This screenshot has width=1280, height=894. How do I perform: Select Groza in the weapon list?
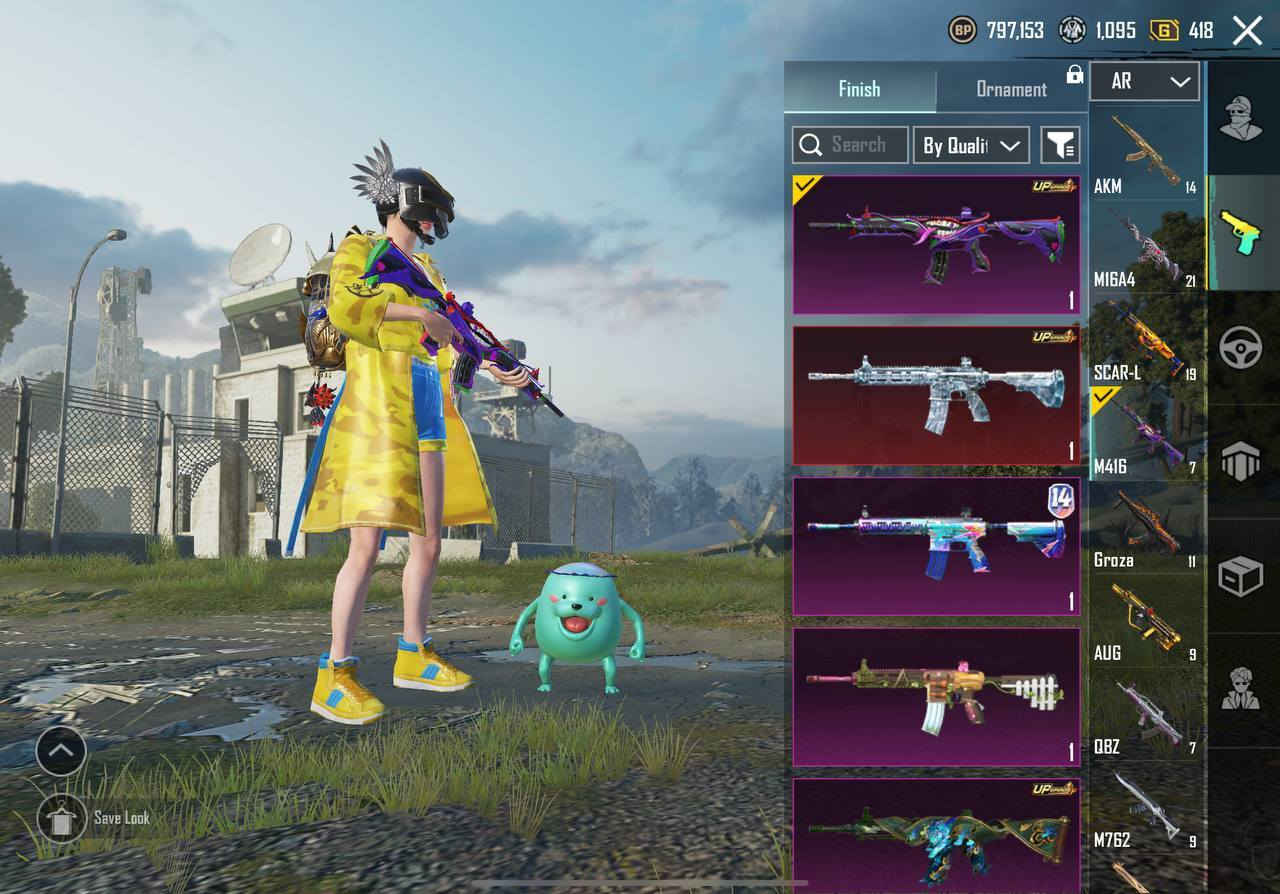coord(1145,529)
